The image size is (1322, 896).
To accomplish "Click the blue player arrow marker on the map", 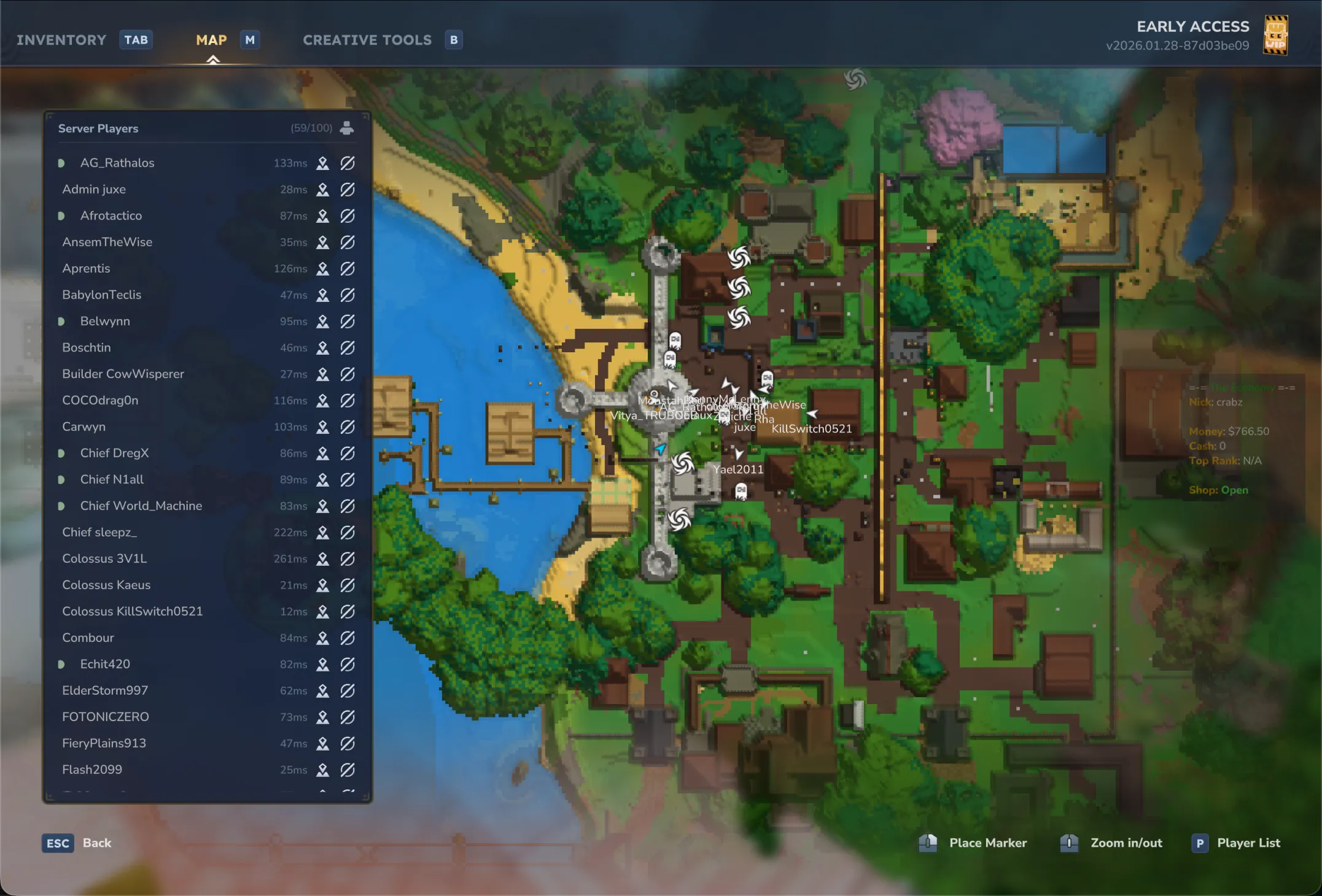I will [661, 449].
